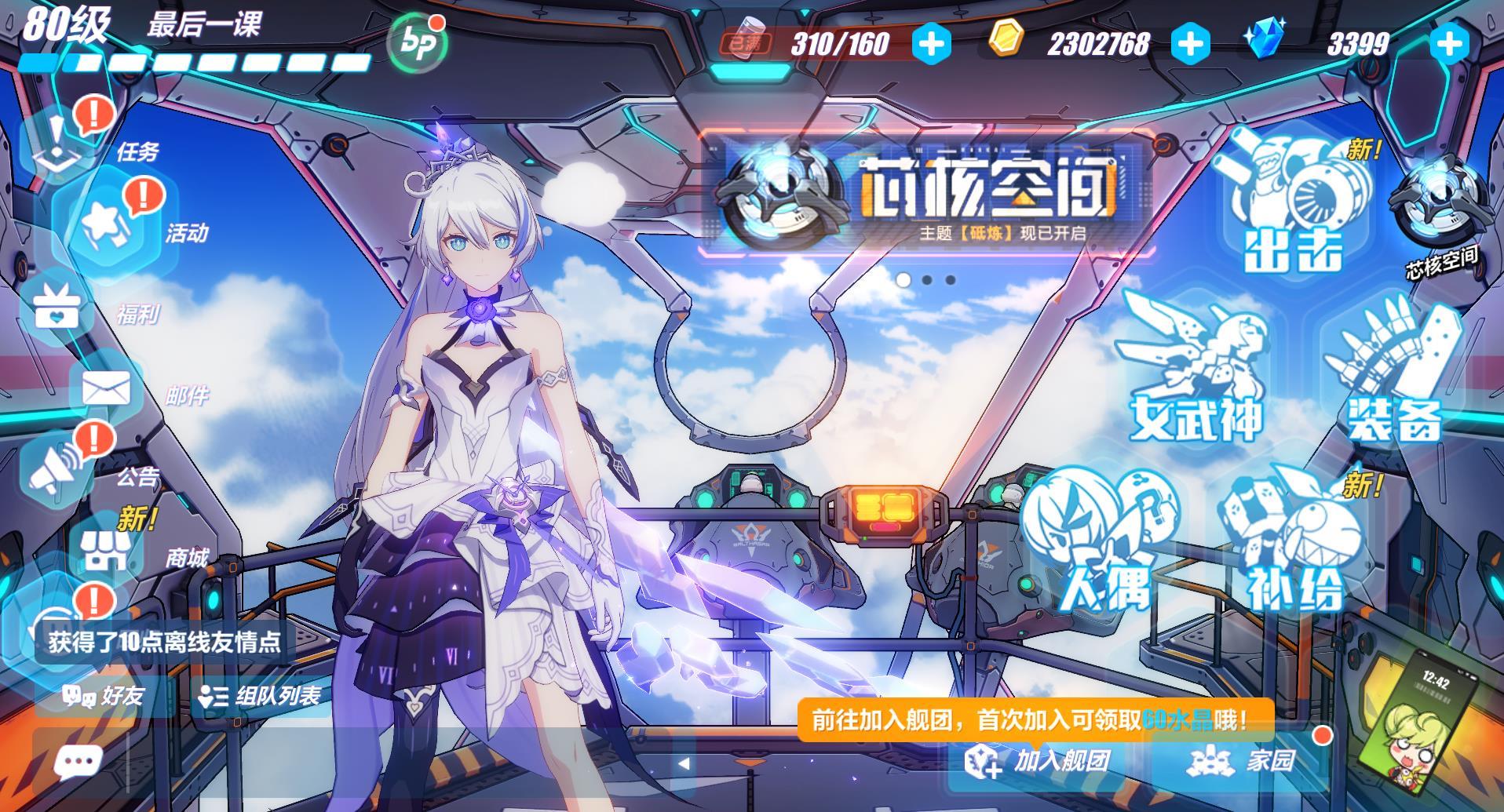
Task: Open the 好友 (Friends) list
Action: click(104, 696)
